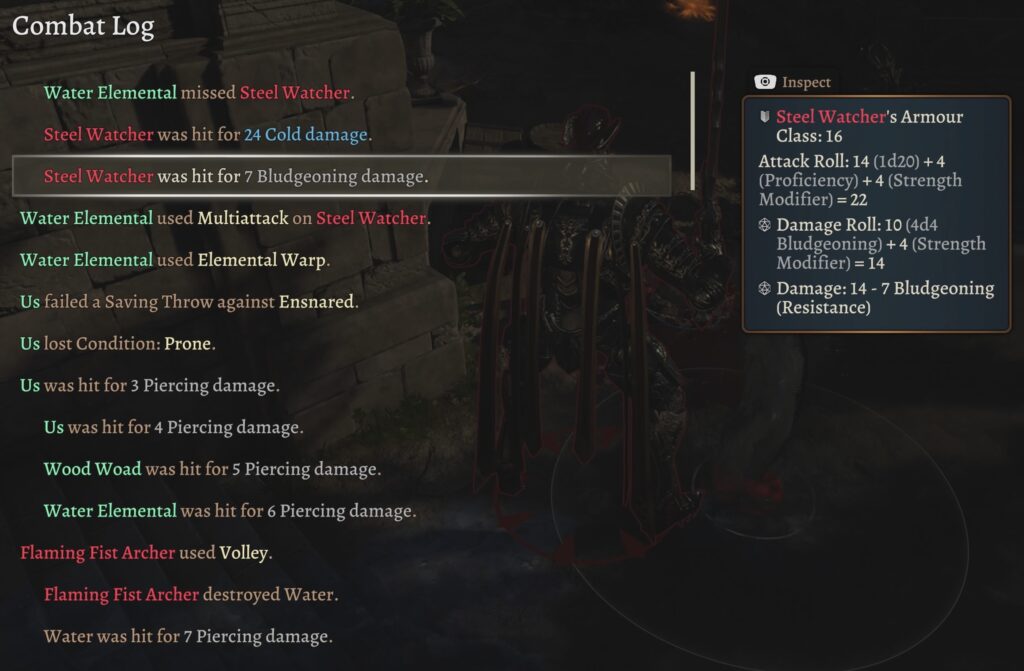This screenshot has height=671, width=1024.
Task: Open the Multiattack on Steel Watcher entry
Action: (225, 218)
